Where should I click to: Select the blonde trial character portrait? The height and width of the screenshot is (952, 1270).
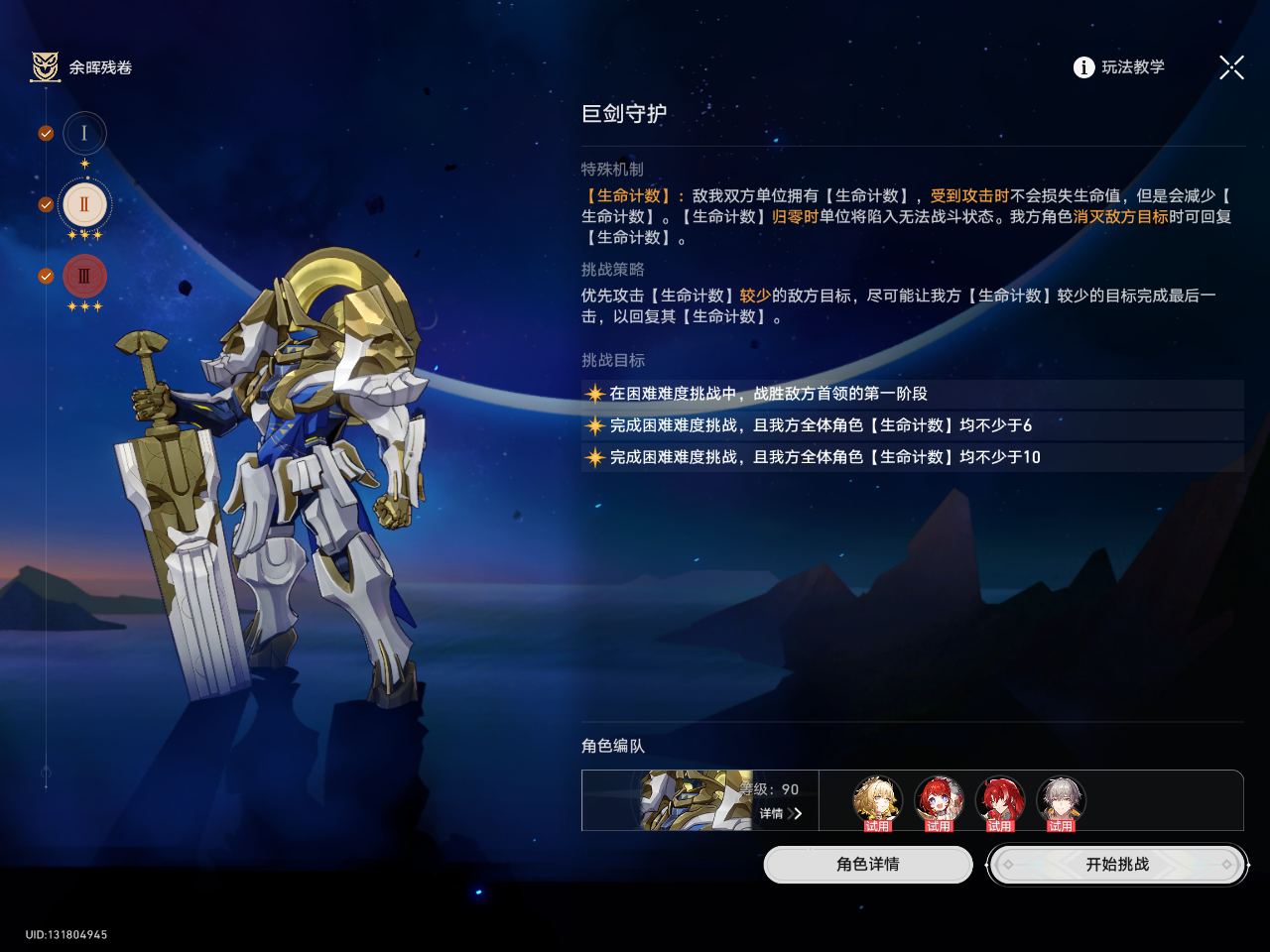pos(877,800)
